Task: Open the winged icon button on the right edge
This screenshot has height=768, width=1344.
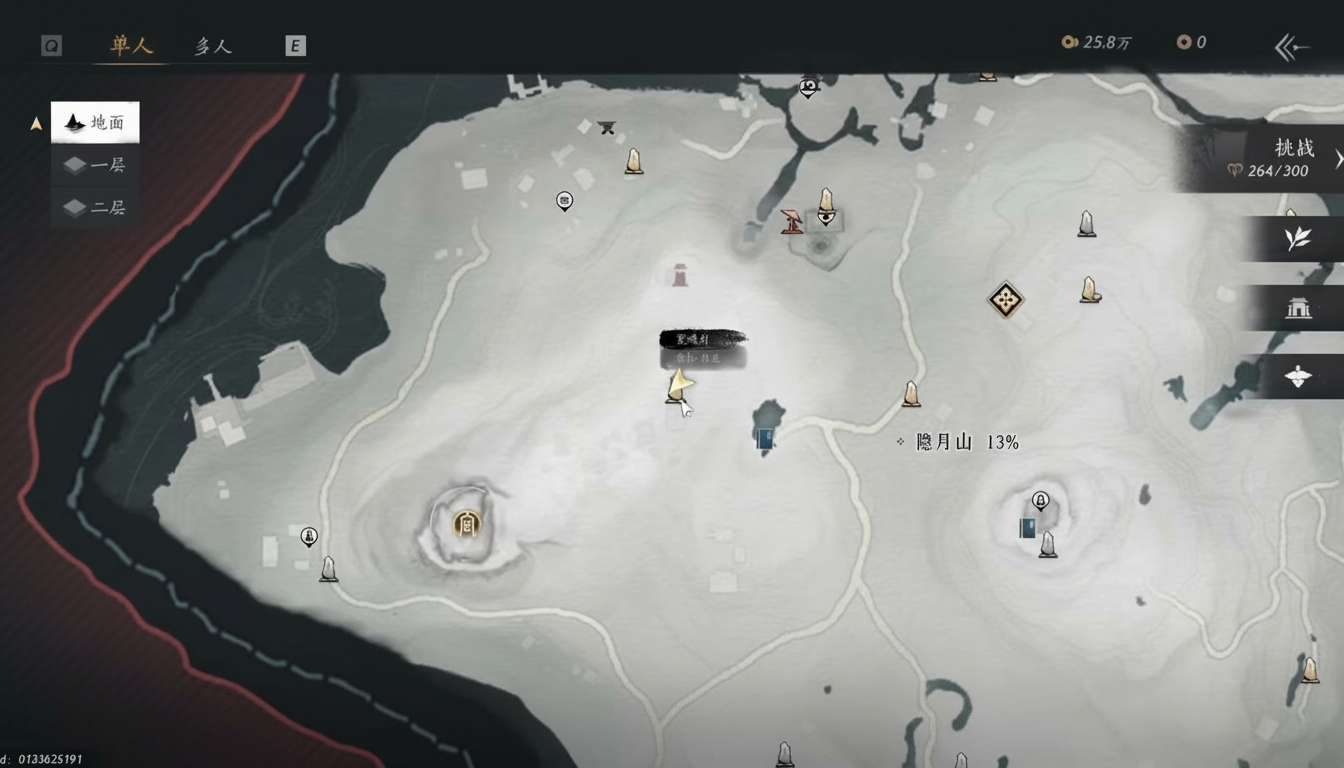Action: [x=1297, y=376]
